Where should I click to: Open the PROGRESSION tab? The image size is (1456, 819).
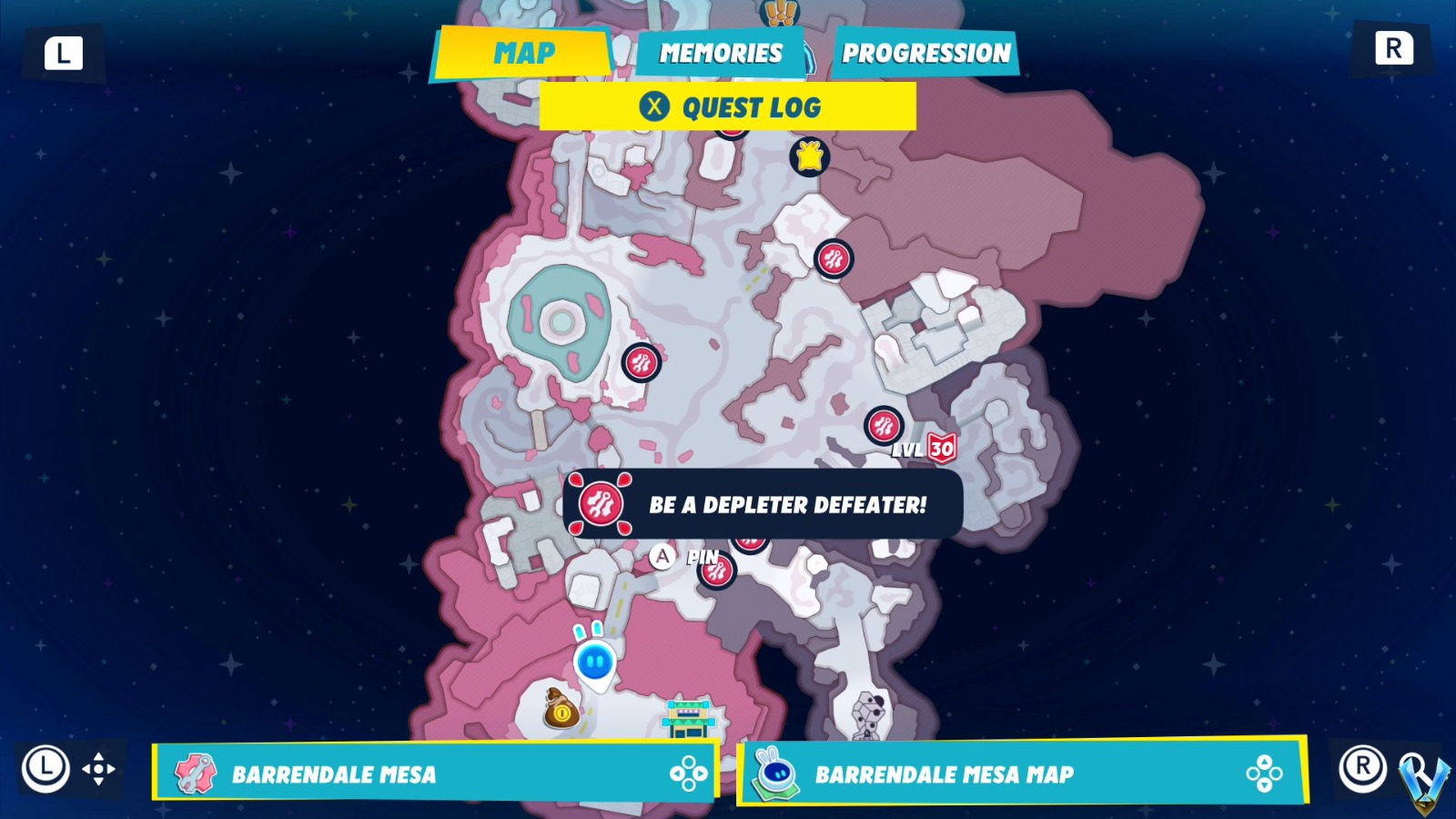(x=926, y=52)
